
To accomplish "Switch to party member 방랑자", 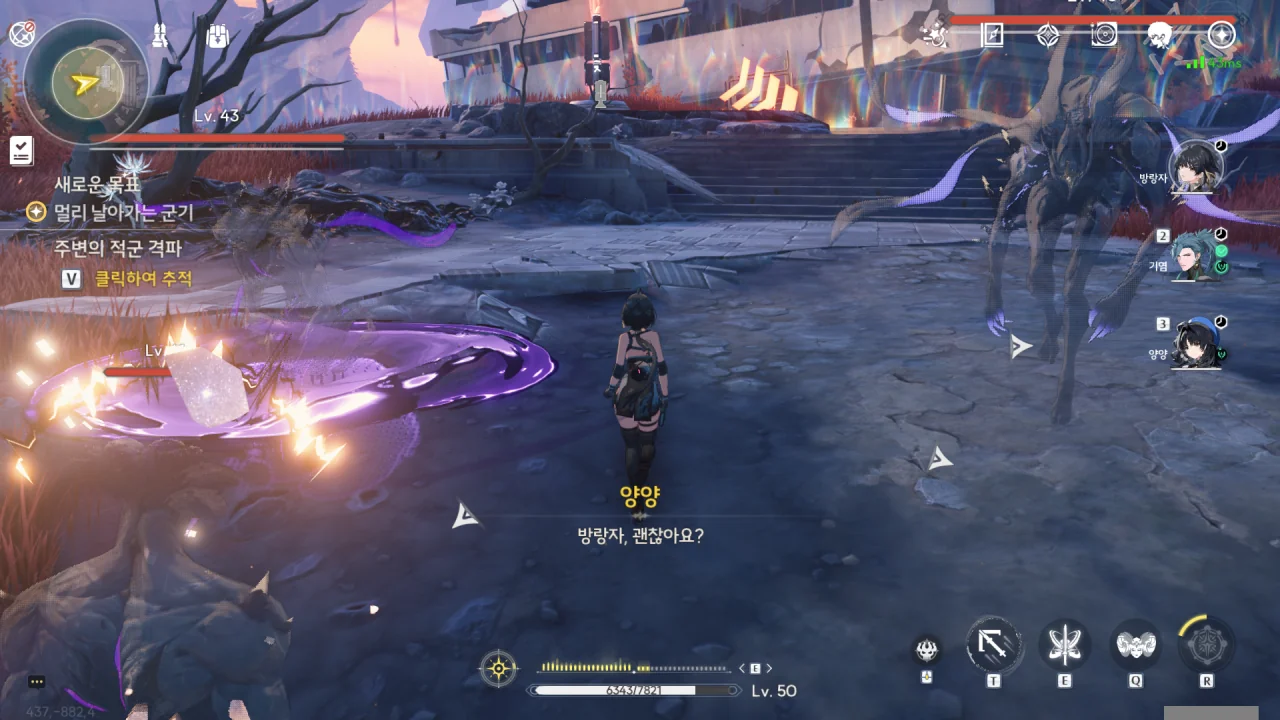I will point(1195,166).
